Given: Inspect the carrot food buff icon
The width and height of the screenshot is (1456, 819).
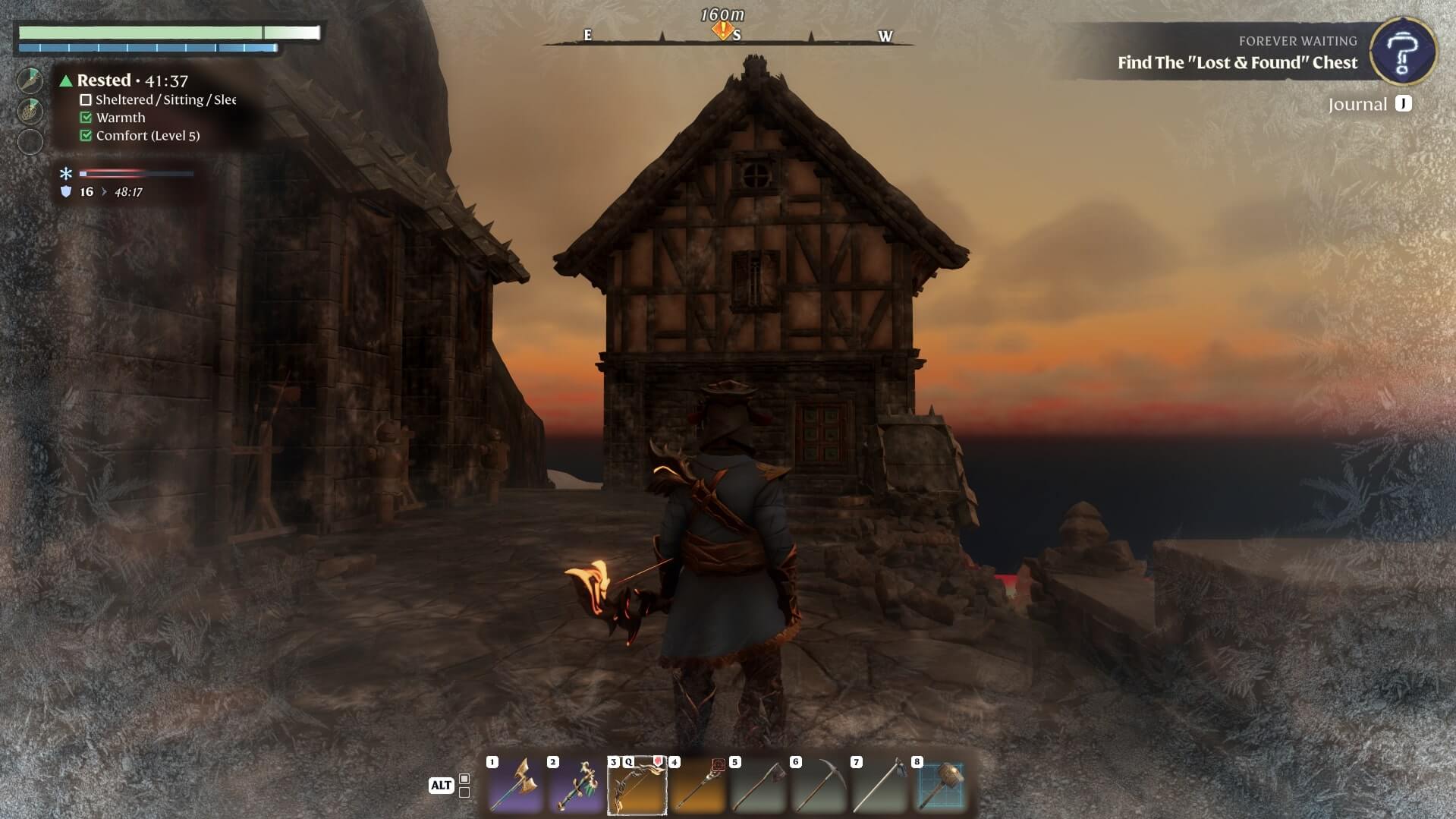Looking at the screenshot, I should tap(30, 80).
